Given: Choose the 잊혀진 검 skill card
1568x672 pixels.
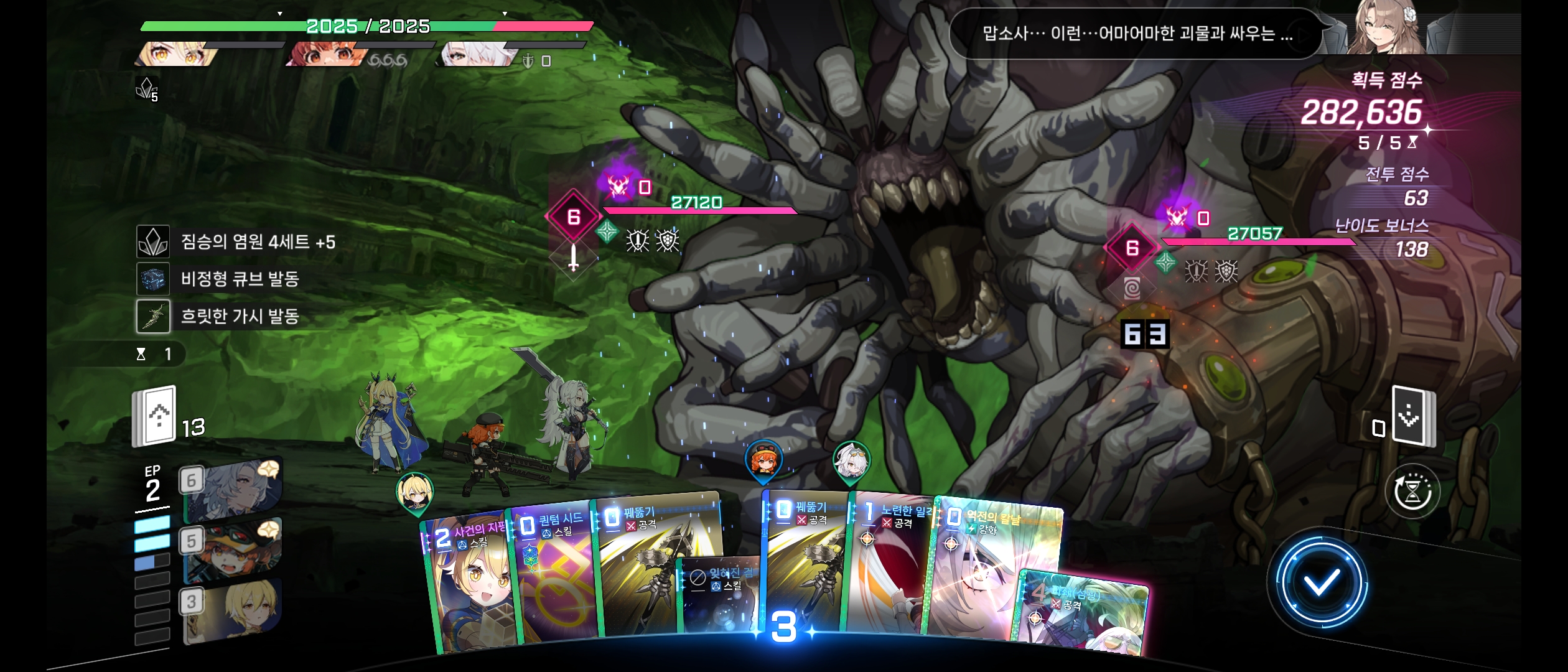Looking at the screenshot, I should [x=721, y=597].
